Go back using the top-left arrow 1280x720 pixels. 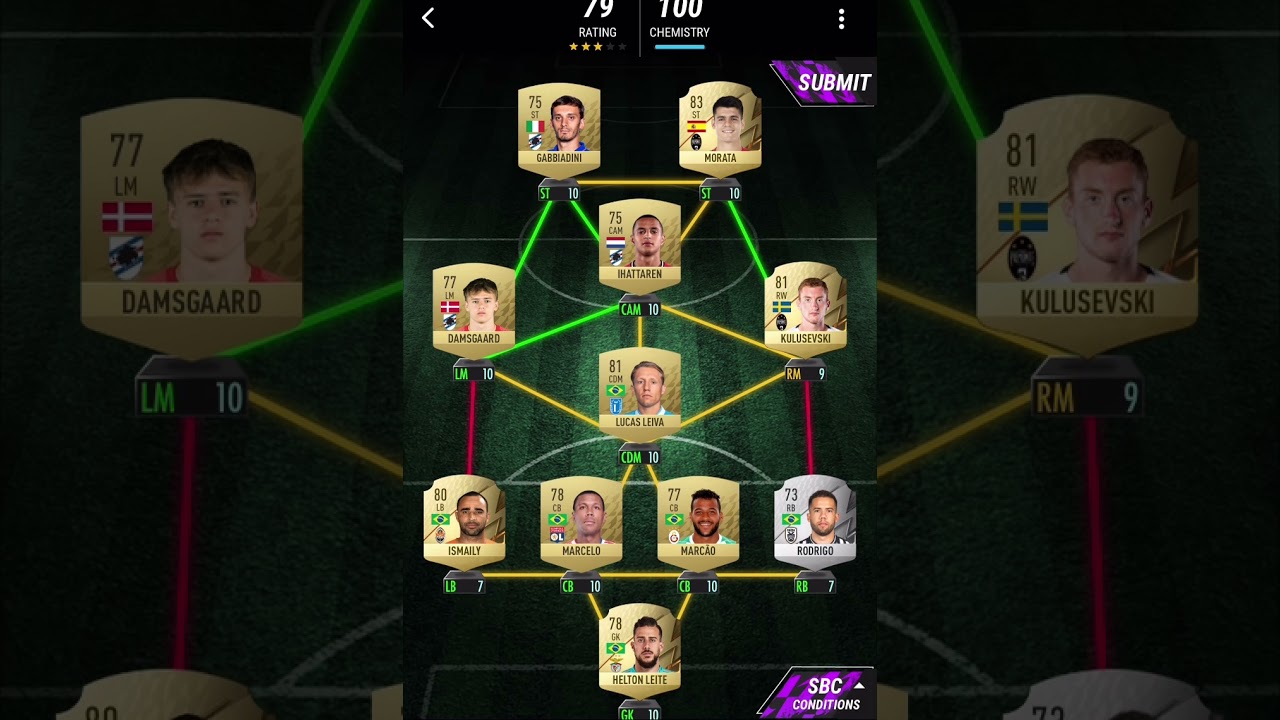[428, 18]
